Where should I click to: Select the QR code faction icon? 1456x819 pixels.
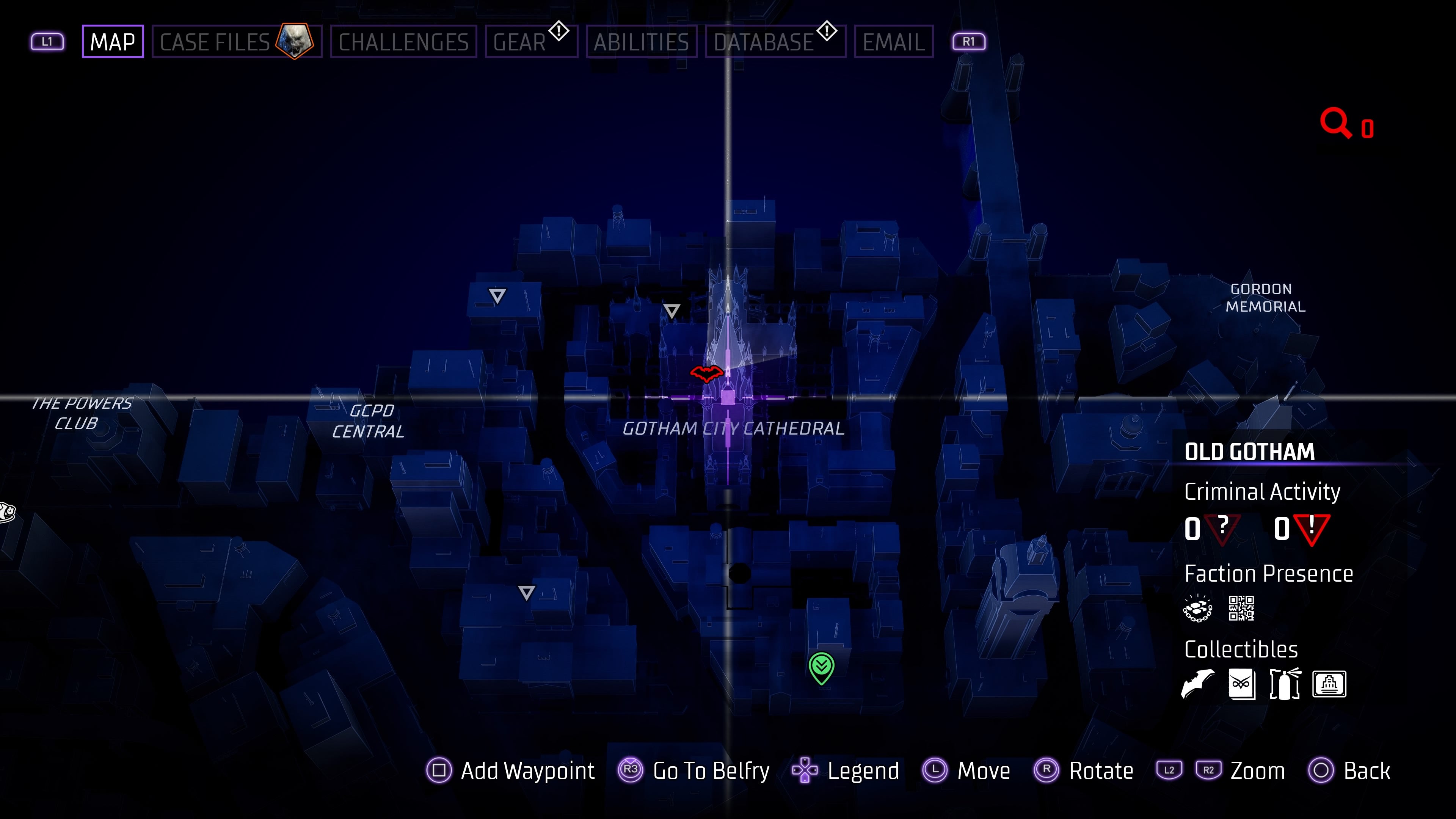click(x=1241, y=609)
